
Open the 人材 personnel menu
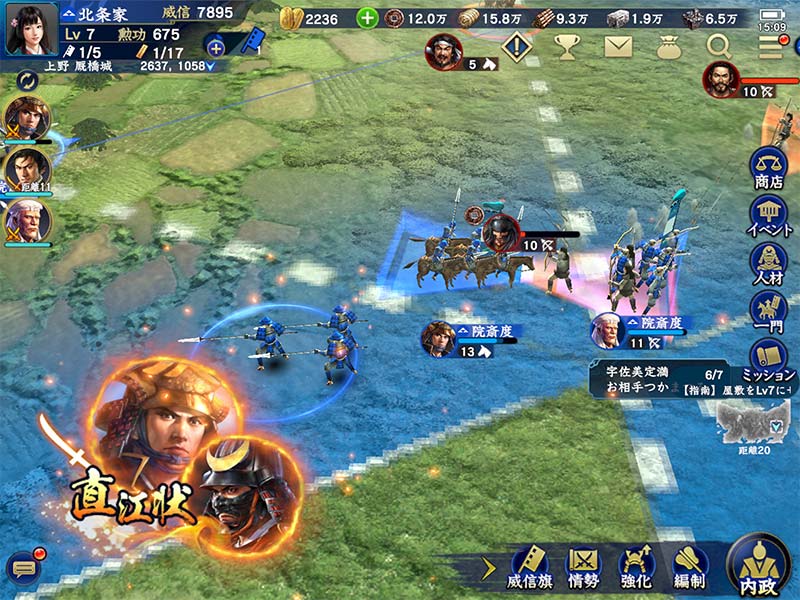[x=768, y=263]
